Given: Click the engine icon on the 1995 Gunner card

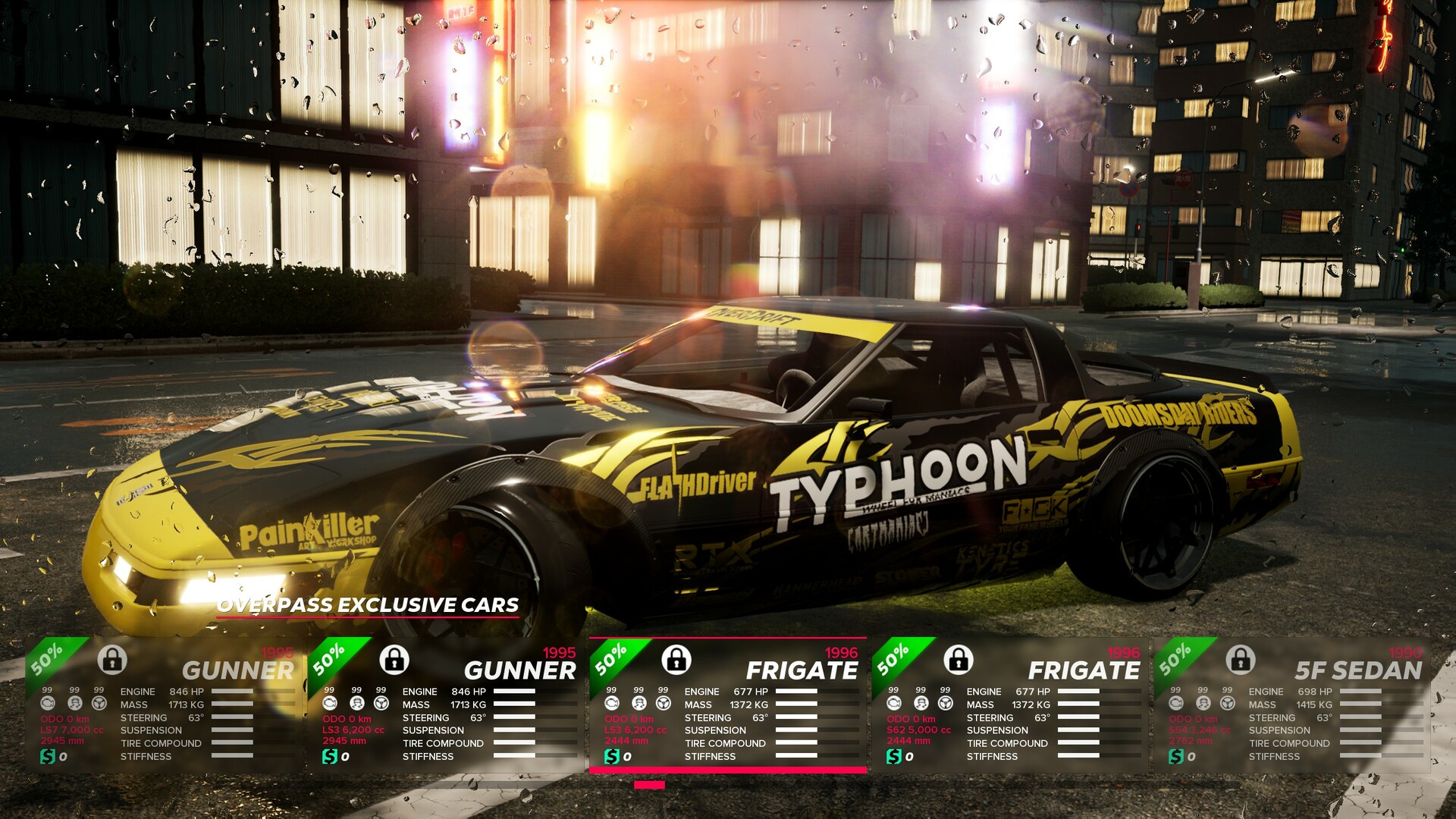Looking at the screenshot, I should tap(48, 703).
